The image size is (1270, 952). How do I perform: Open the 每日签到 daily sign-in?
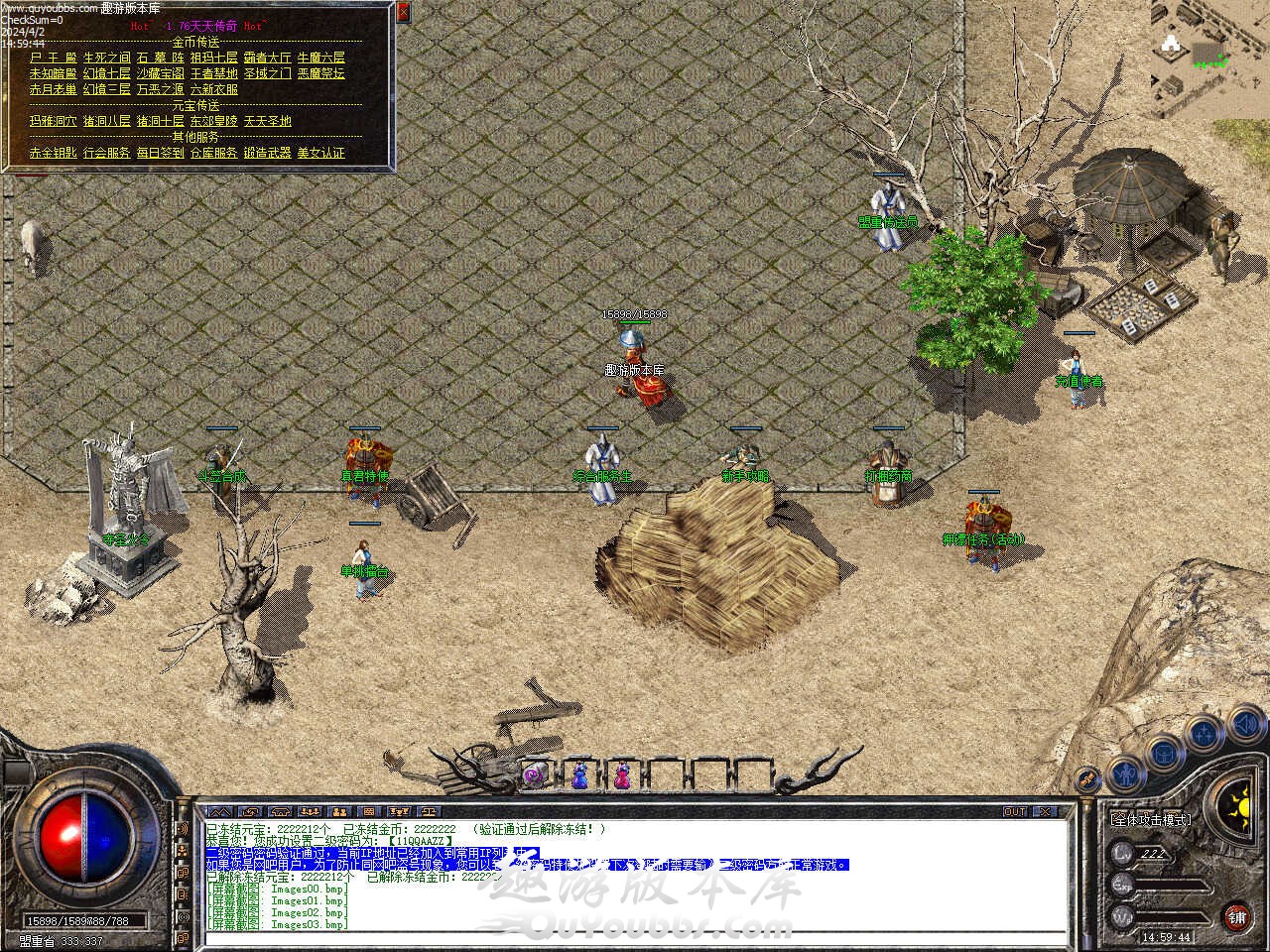point(160,153)
